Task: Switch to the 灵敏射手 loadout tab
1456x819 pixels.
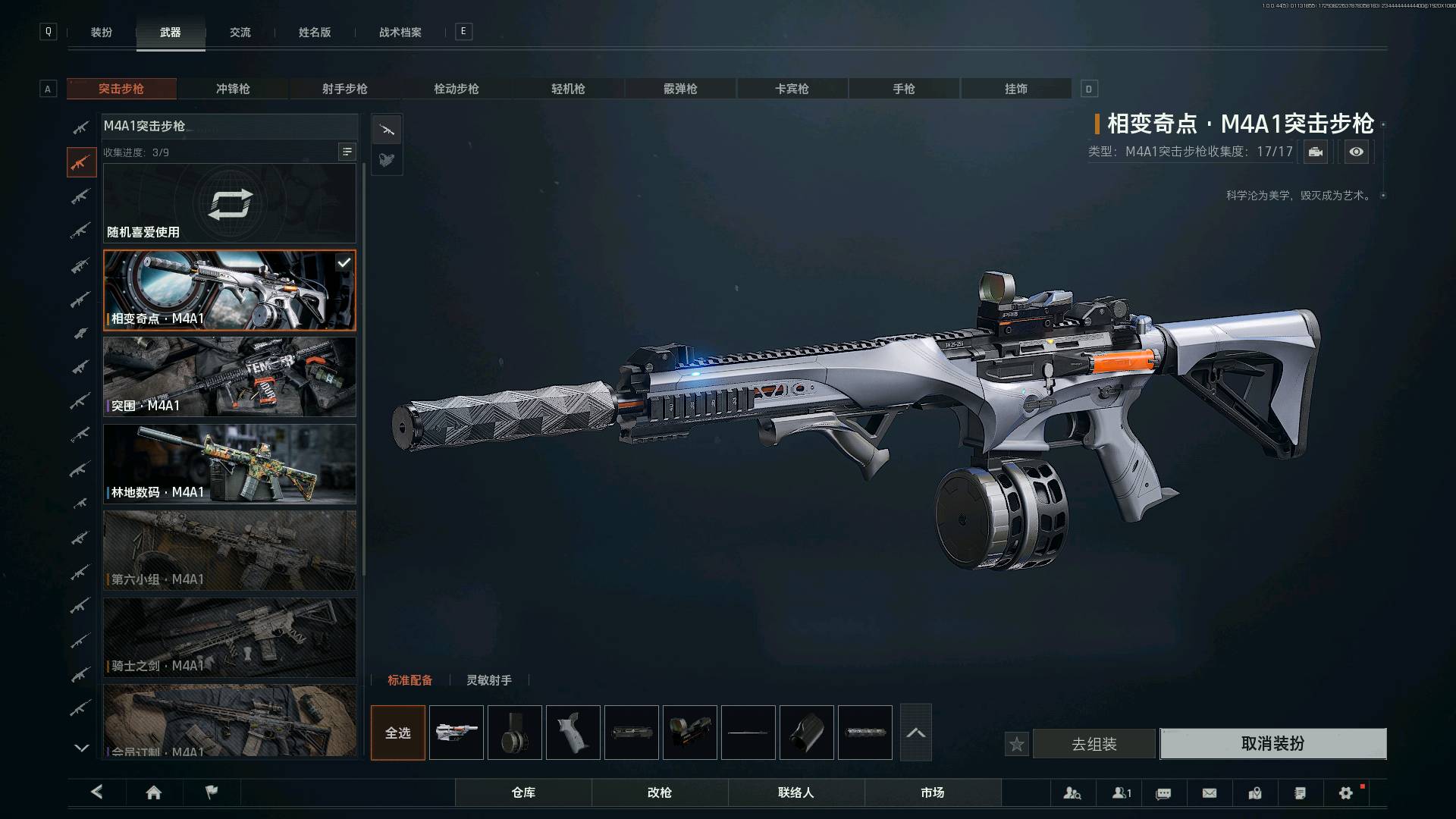Action: click(x=488, y=680)
